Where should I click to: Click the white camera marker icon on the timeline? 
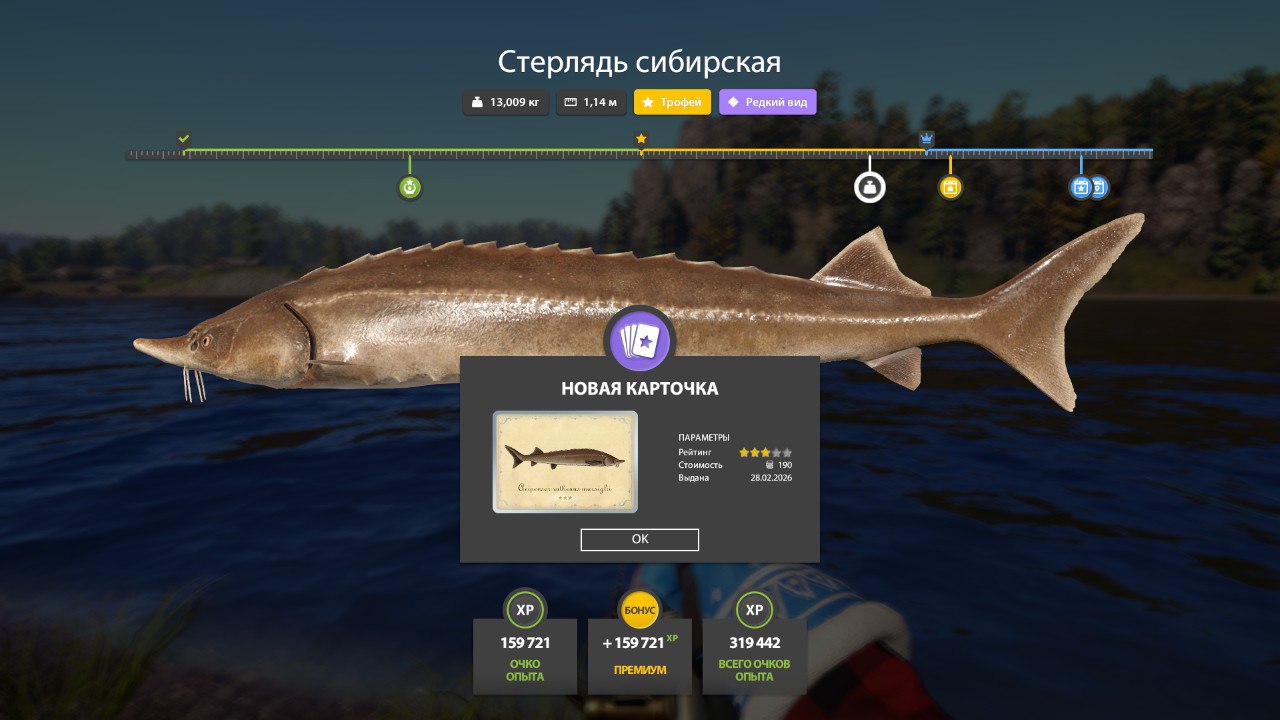869,186
